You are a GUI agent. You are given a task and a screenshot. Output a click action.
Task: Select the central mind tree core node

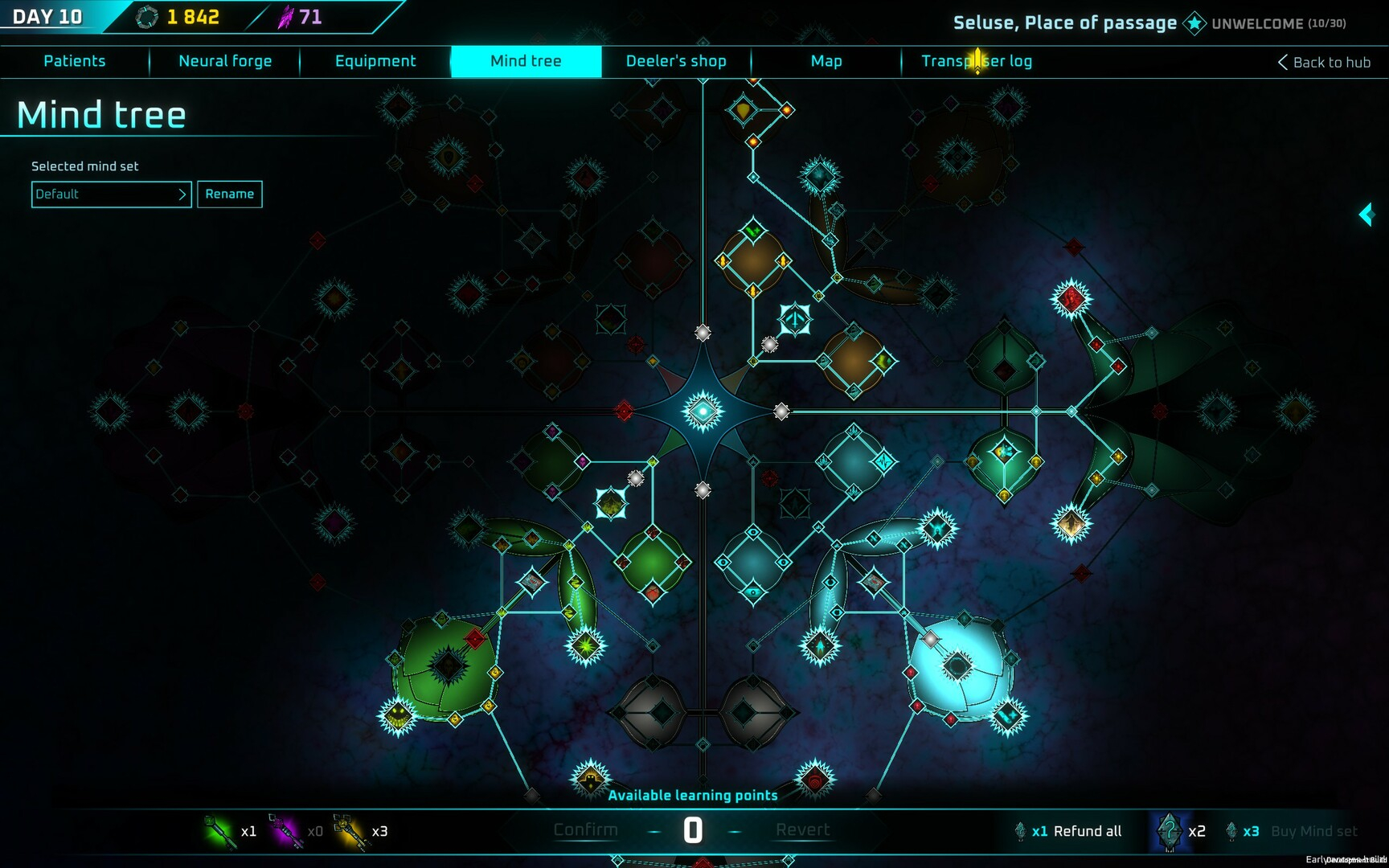(703, 411)
